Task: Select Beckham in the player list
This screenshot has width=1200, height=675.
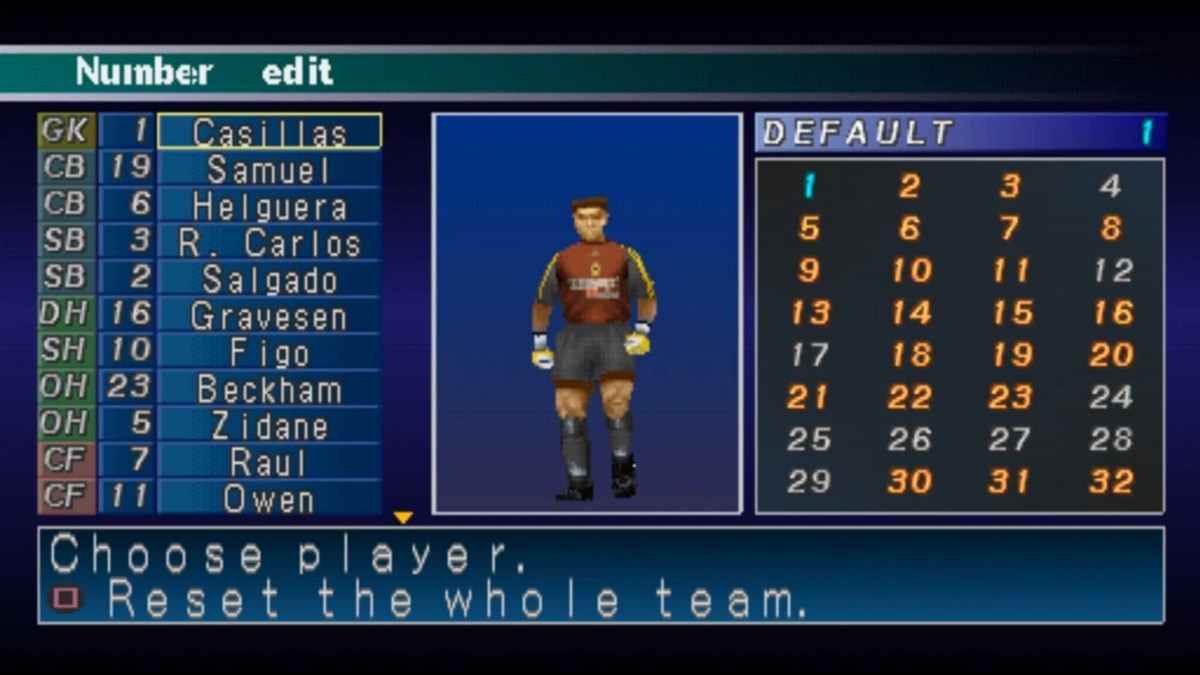Action: [269, 389]
